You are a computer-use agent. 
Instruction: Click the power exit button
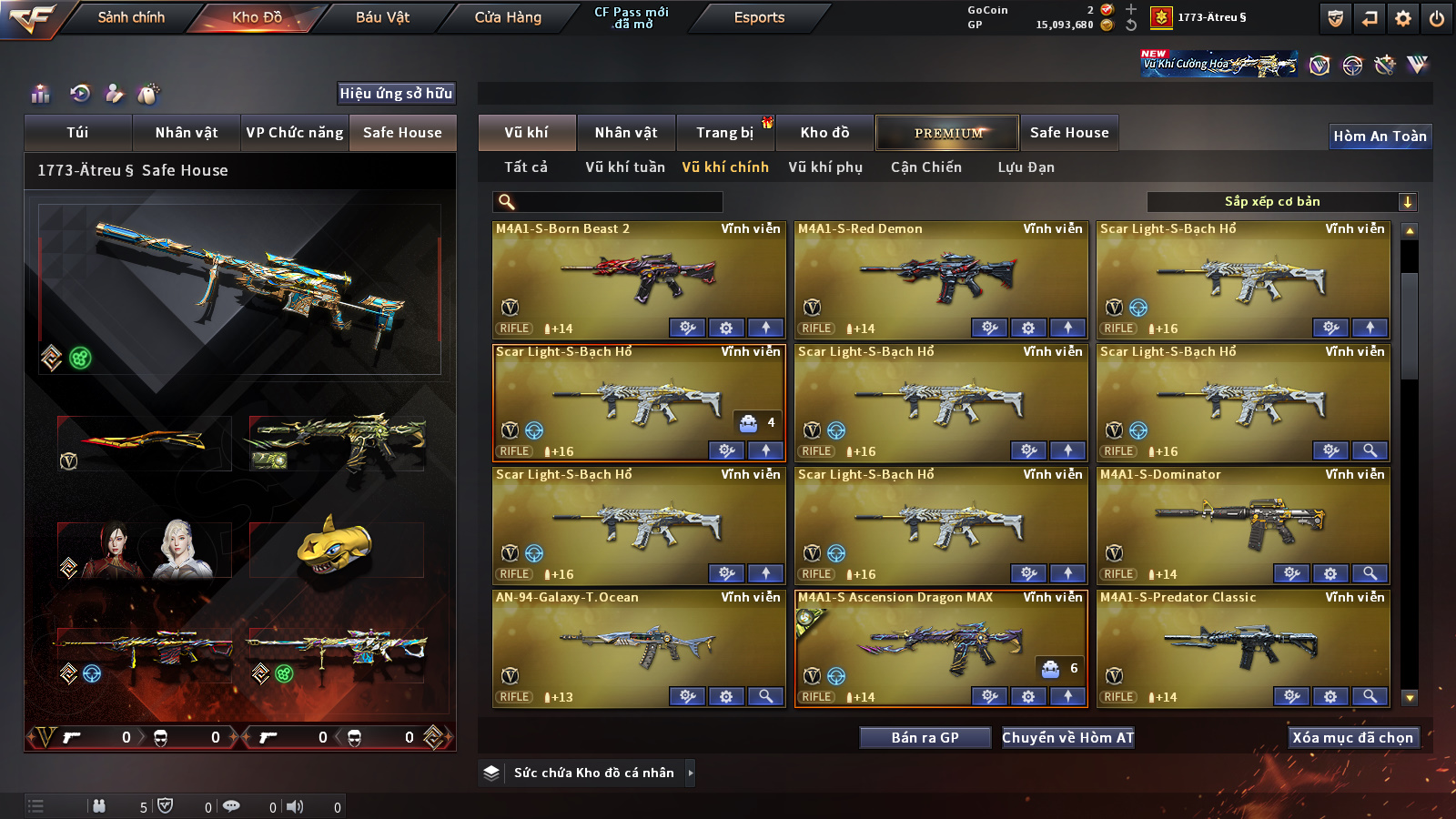coord(1437,18)
